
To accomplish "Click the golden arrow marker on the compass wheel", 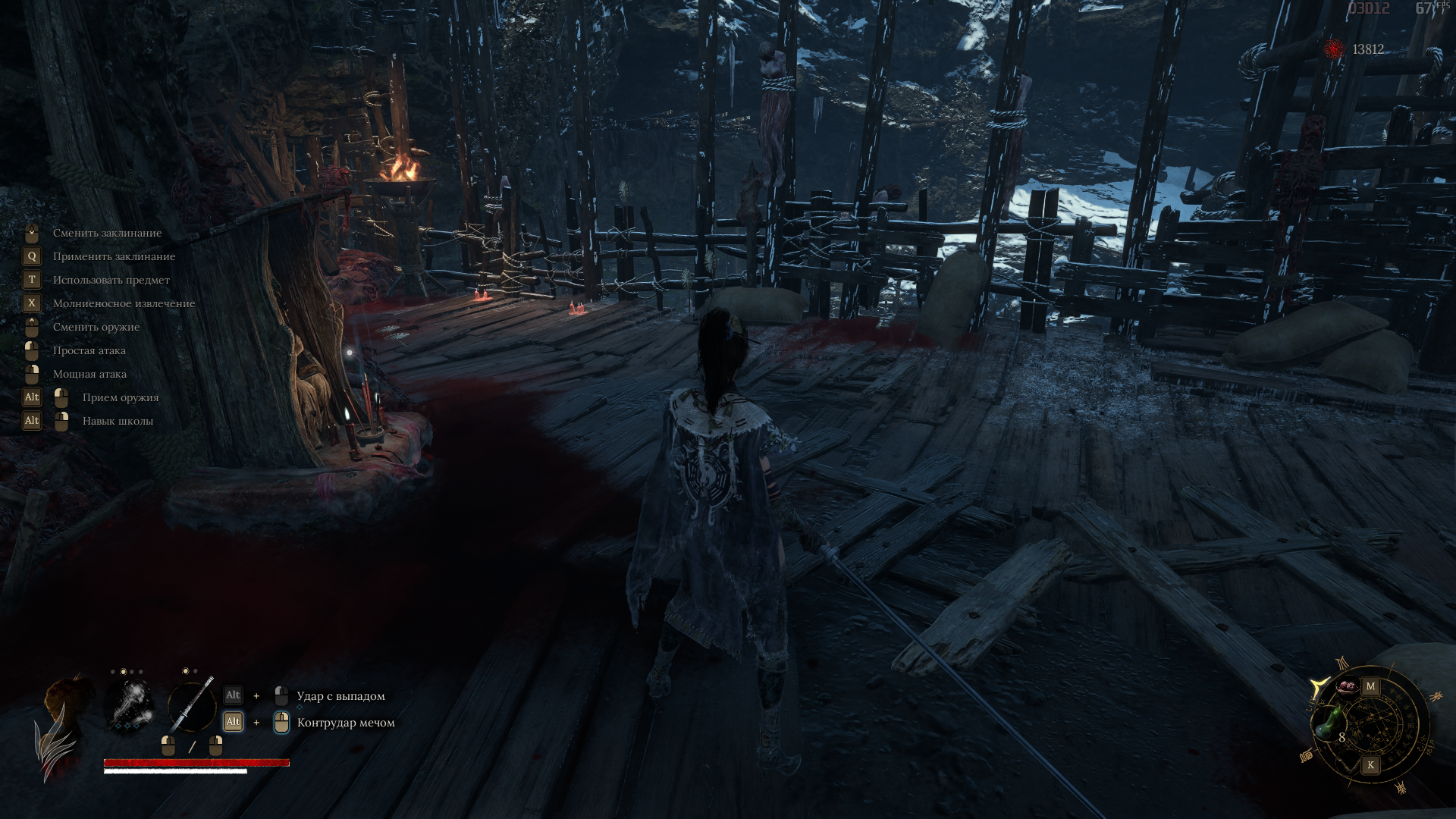I will tap(1320, 685).
